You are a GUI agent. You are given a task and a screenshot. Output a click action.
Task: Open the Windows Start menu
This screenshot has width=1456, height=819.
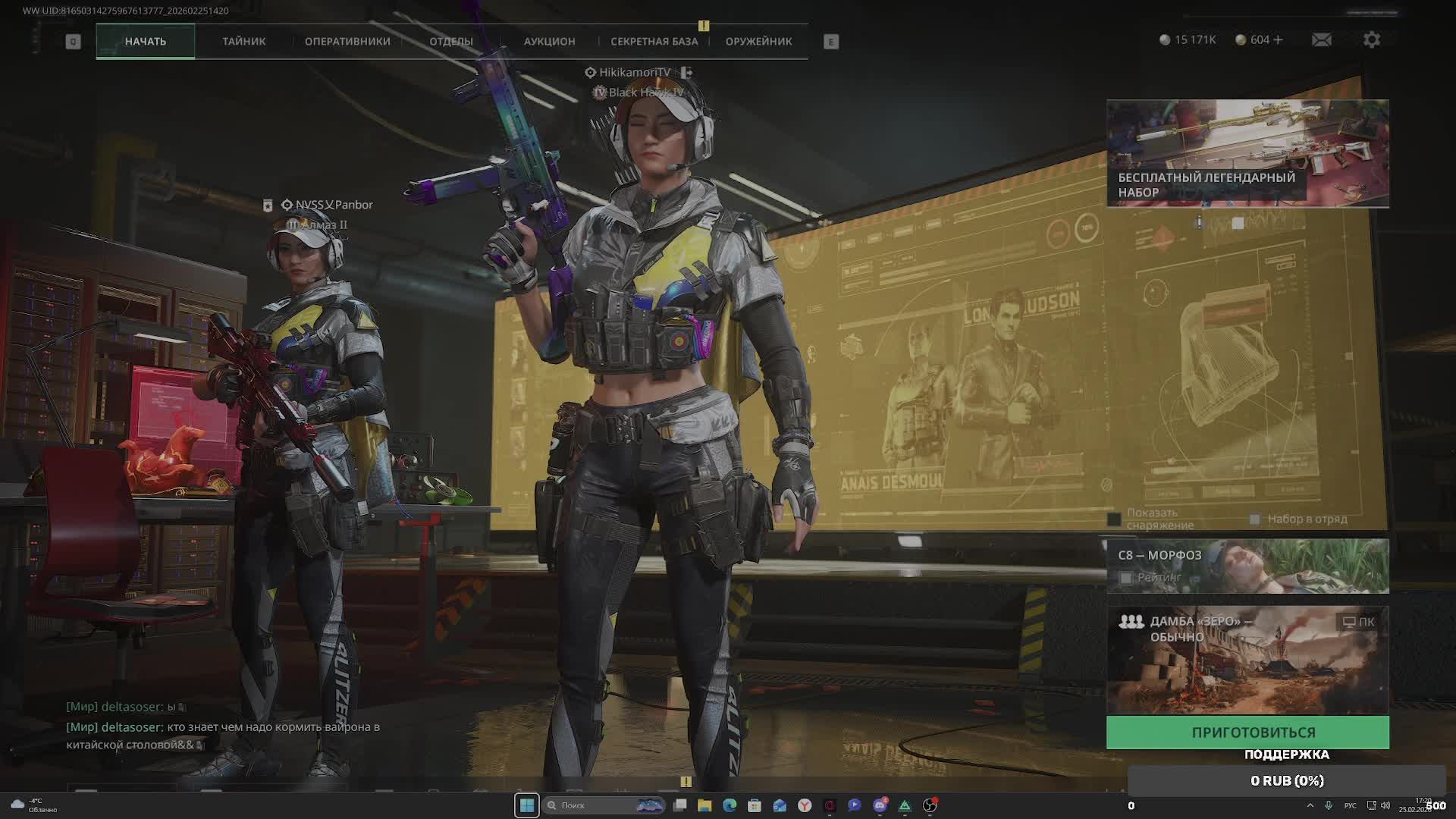[x=527, y=805]
